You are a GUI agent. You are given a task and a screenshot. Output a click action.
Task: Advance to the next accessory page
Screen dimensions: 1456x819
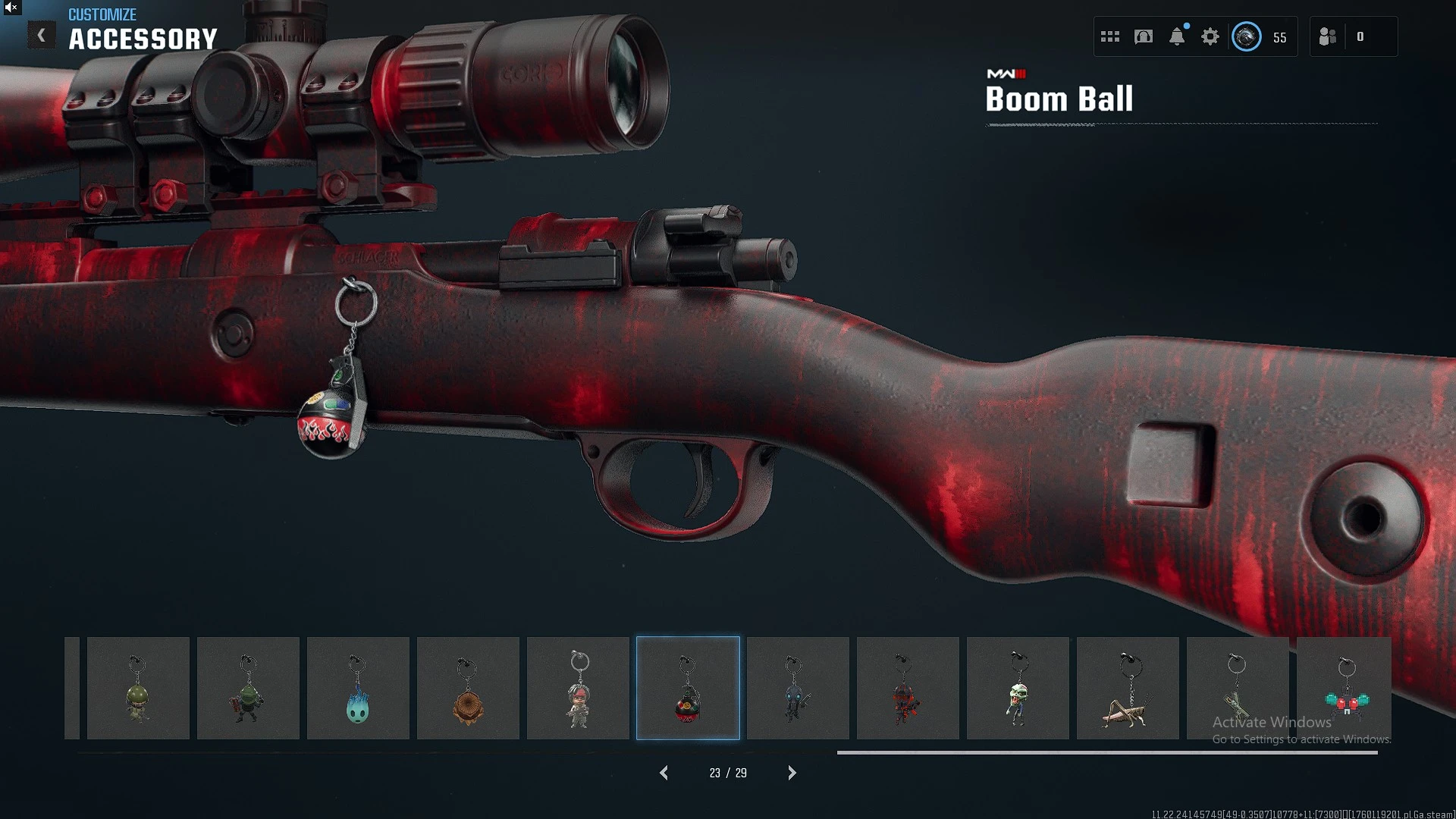pyautogui.click(x=792, y=773)
